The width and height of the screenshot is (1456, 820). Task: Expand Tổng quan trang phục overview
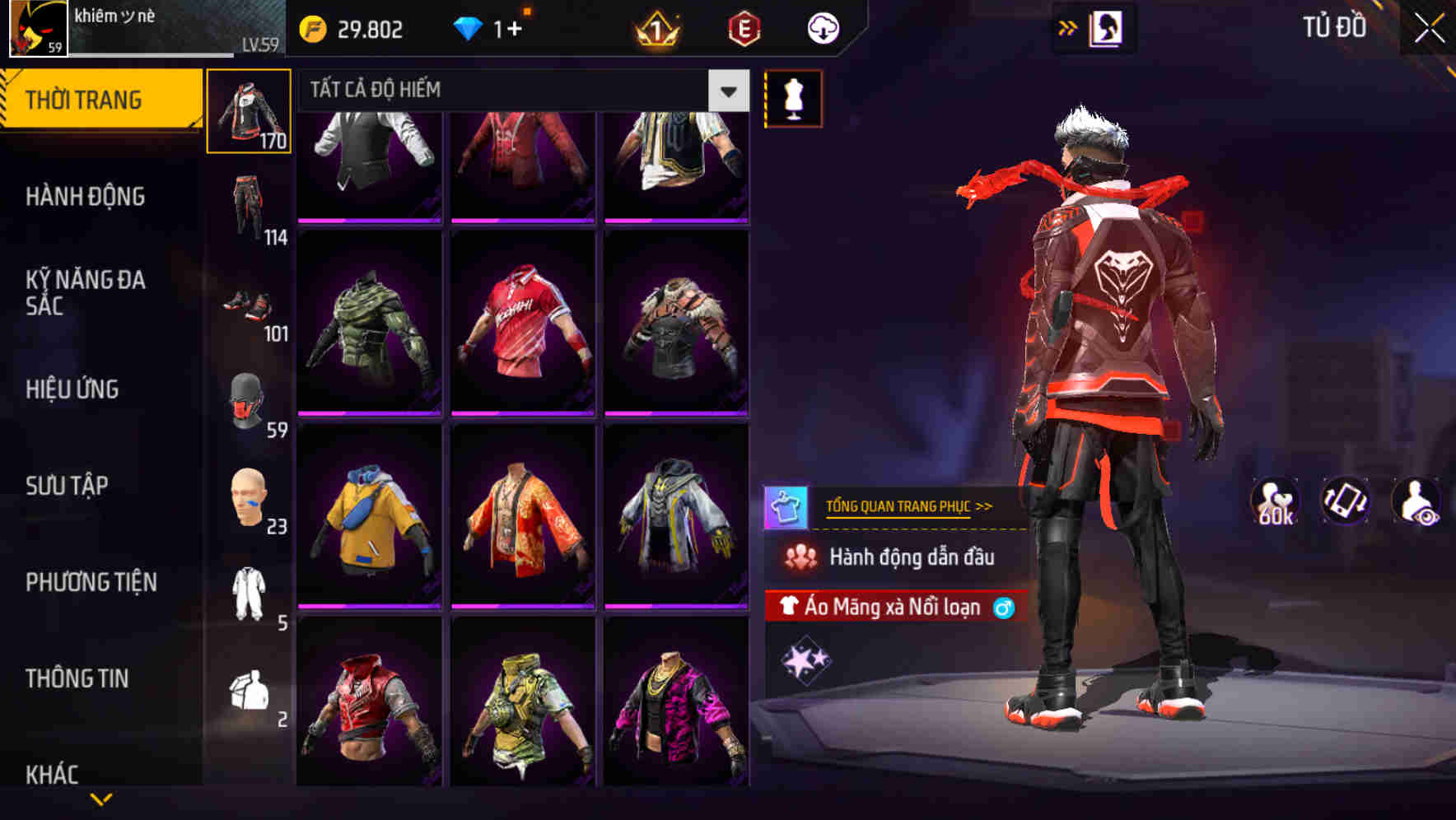(909, 506)
